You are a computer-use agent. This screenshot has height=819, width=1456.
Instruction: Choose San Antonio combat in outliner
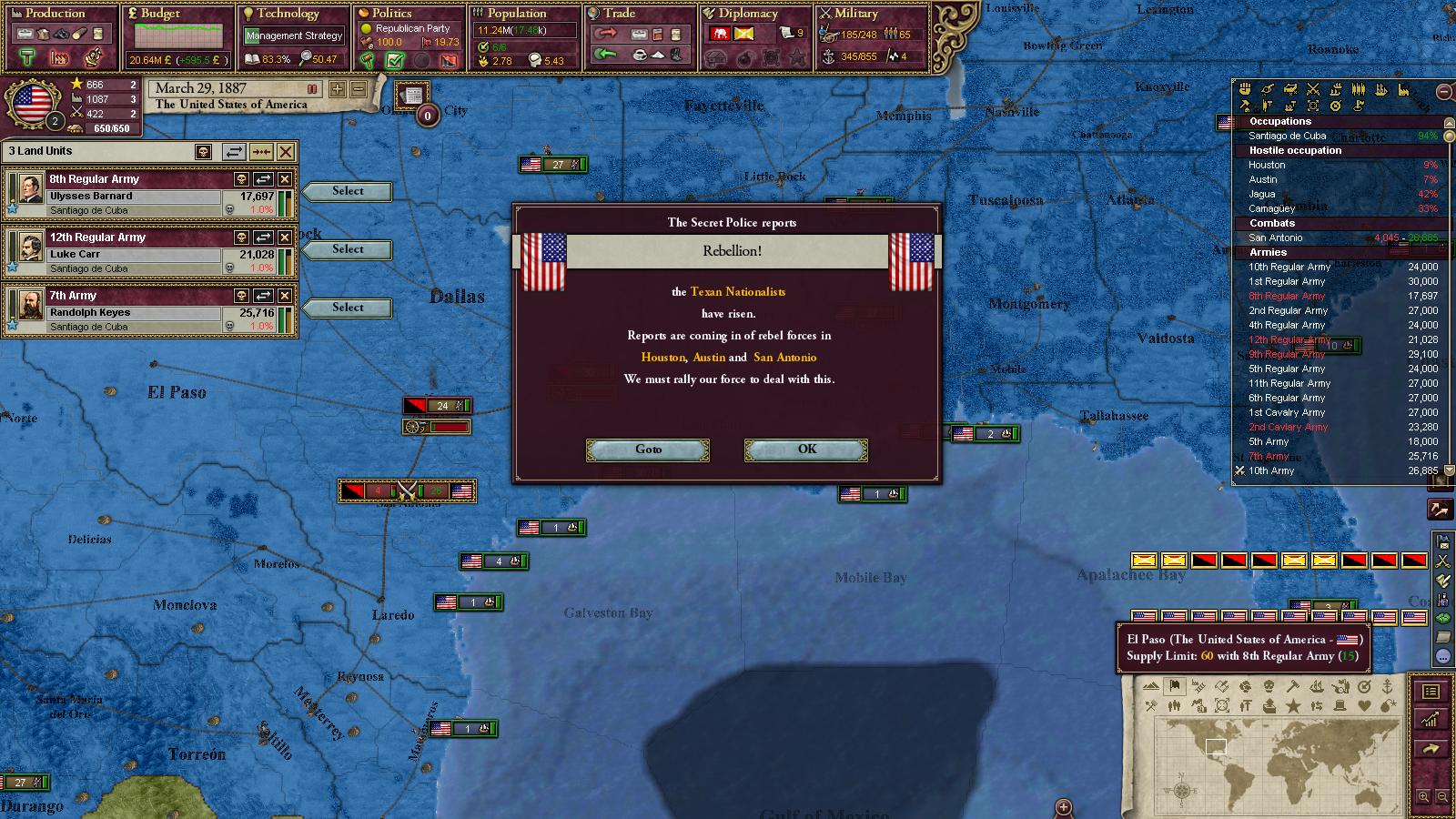1275,238
